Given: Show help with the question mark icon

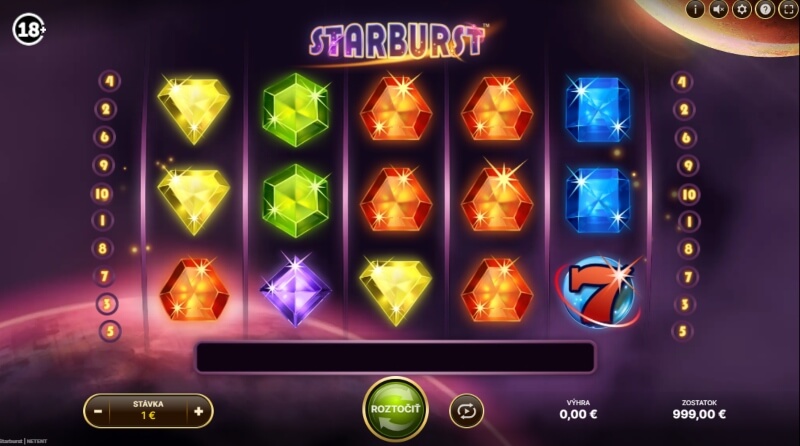Looking at the screenshot, I should 765,9.
